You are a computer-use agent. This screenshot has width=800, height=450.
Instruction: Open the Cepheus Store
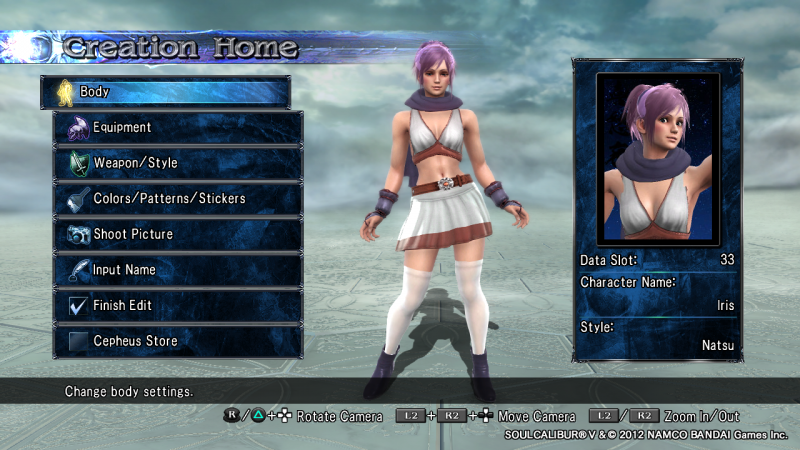[x=178, y=341]
